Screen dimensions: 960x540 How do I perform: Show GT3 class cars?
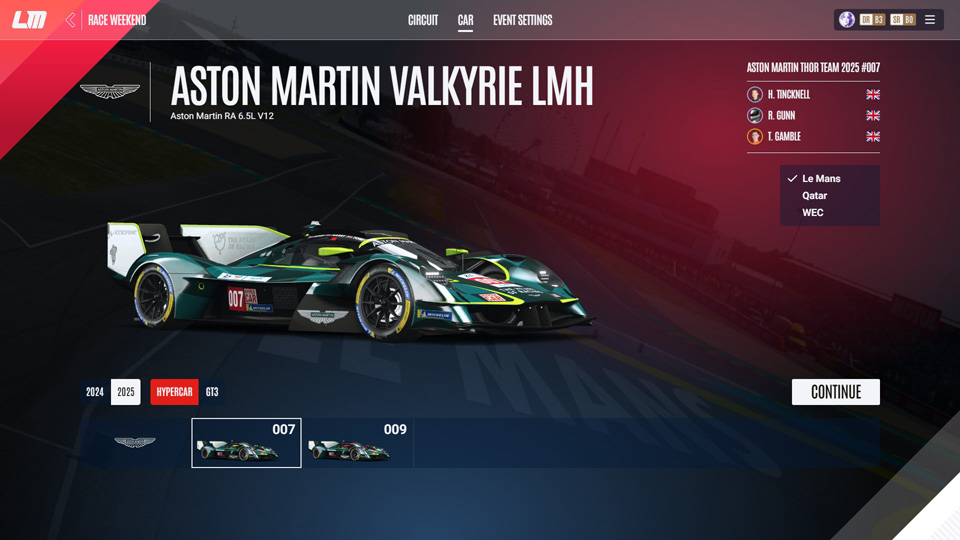[212, 392]
